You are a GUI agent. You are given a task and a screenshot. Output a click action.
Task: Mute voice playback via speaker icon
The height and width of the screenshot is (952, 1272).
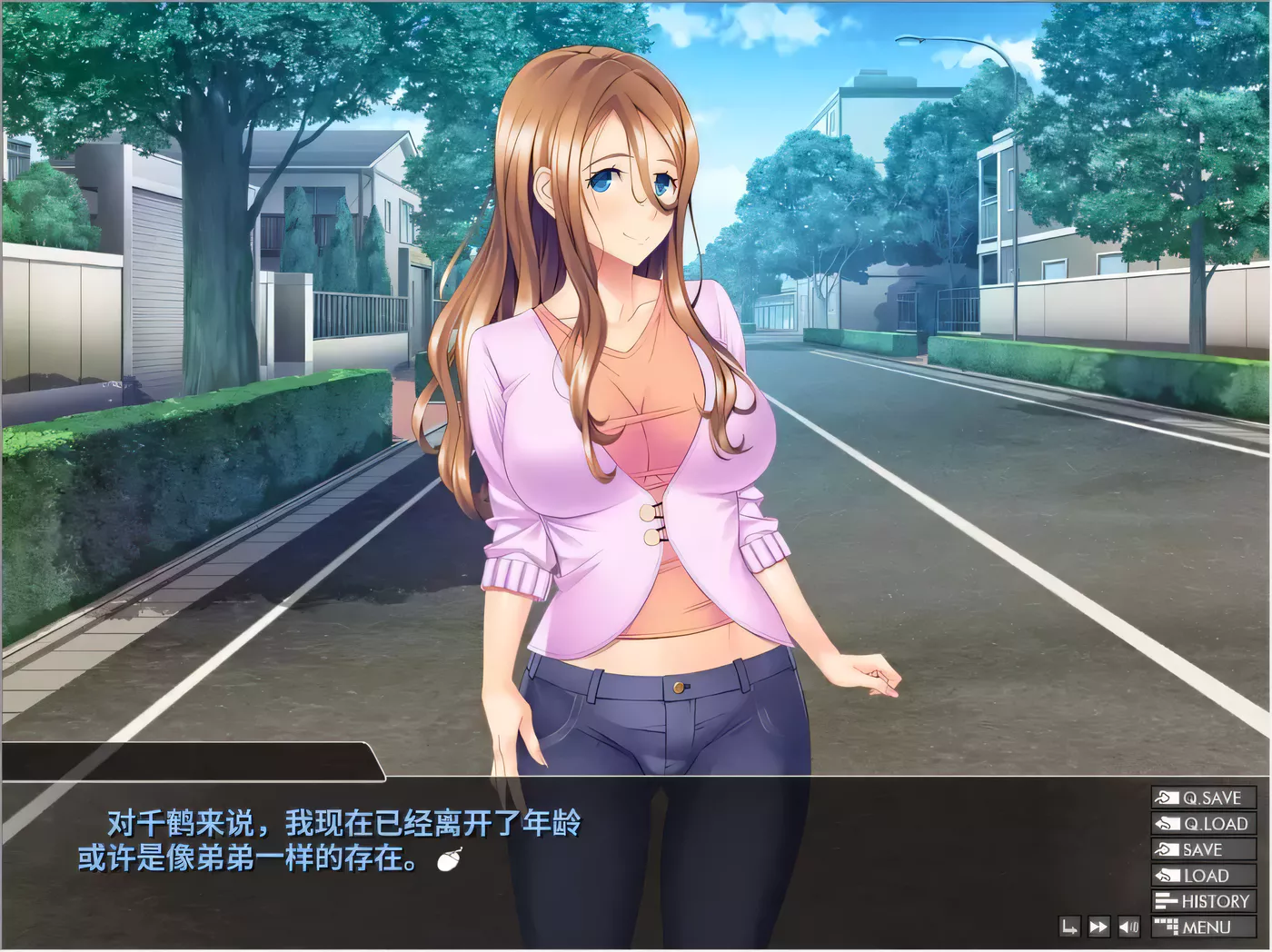pyautogui.click(x=1129, y=927)
